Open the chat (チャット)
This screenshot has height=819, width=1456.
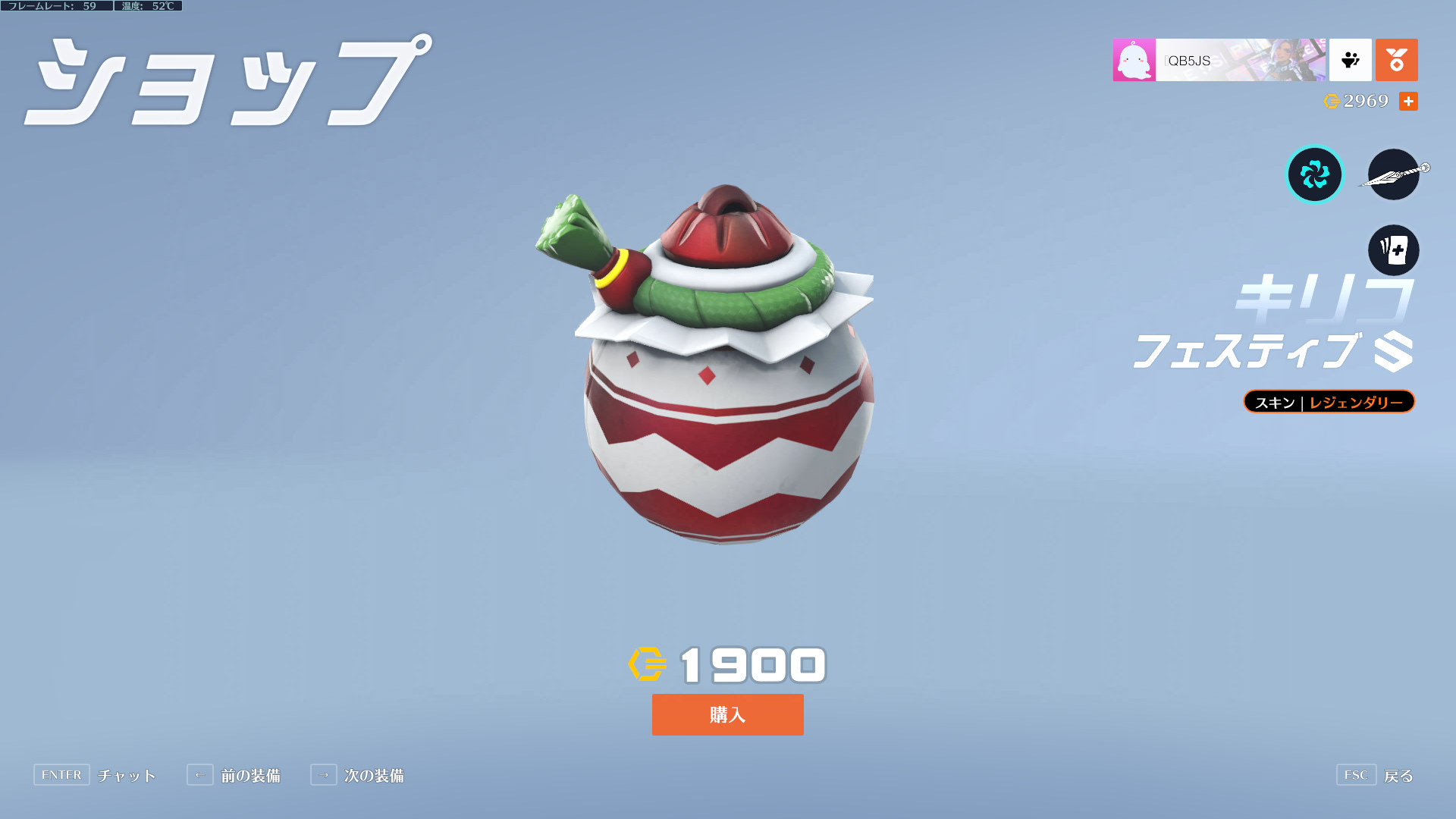(95, 775)
